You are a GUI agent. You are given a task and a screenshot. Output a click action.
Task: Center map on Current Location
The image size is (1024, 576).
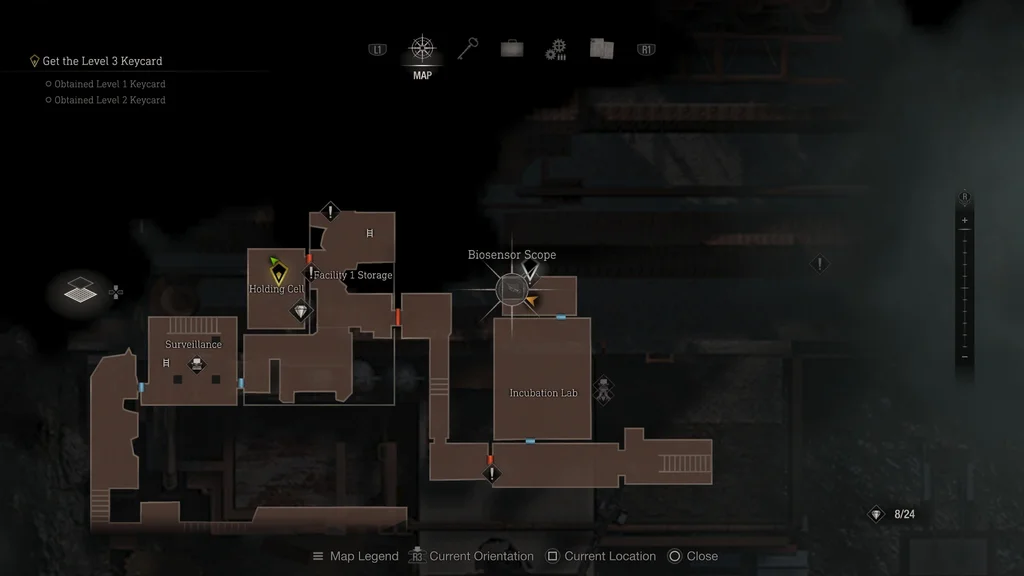tap(600, 556)
